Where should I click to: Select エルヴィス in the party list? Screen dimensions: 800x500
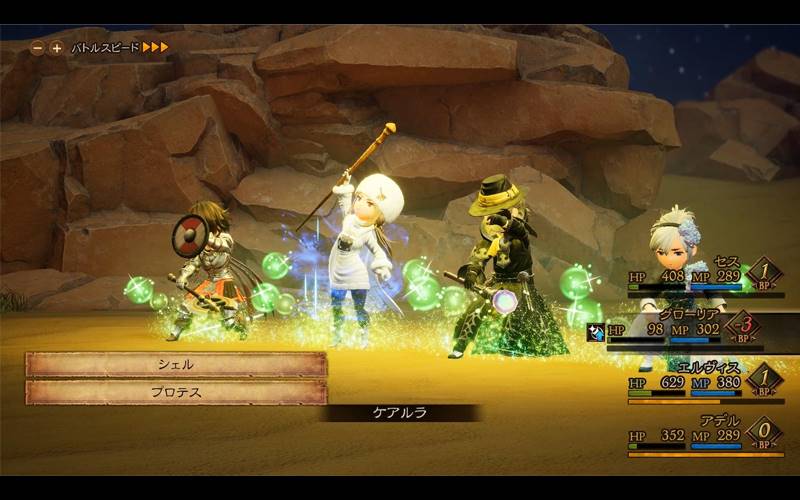tap(700, 382)
